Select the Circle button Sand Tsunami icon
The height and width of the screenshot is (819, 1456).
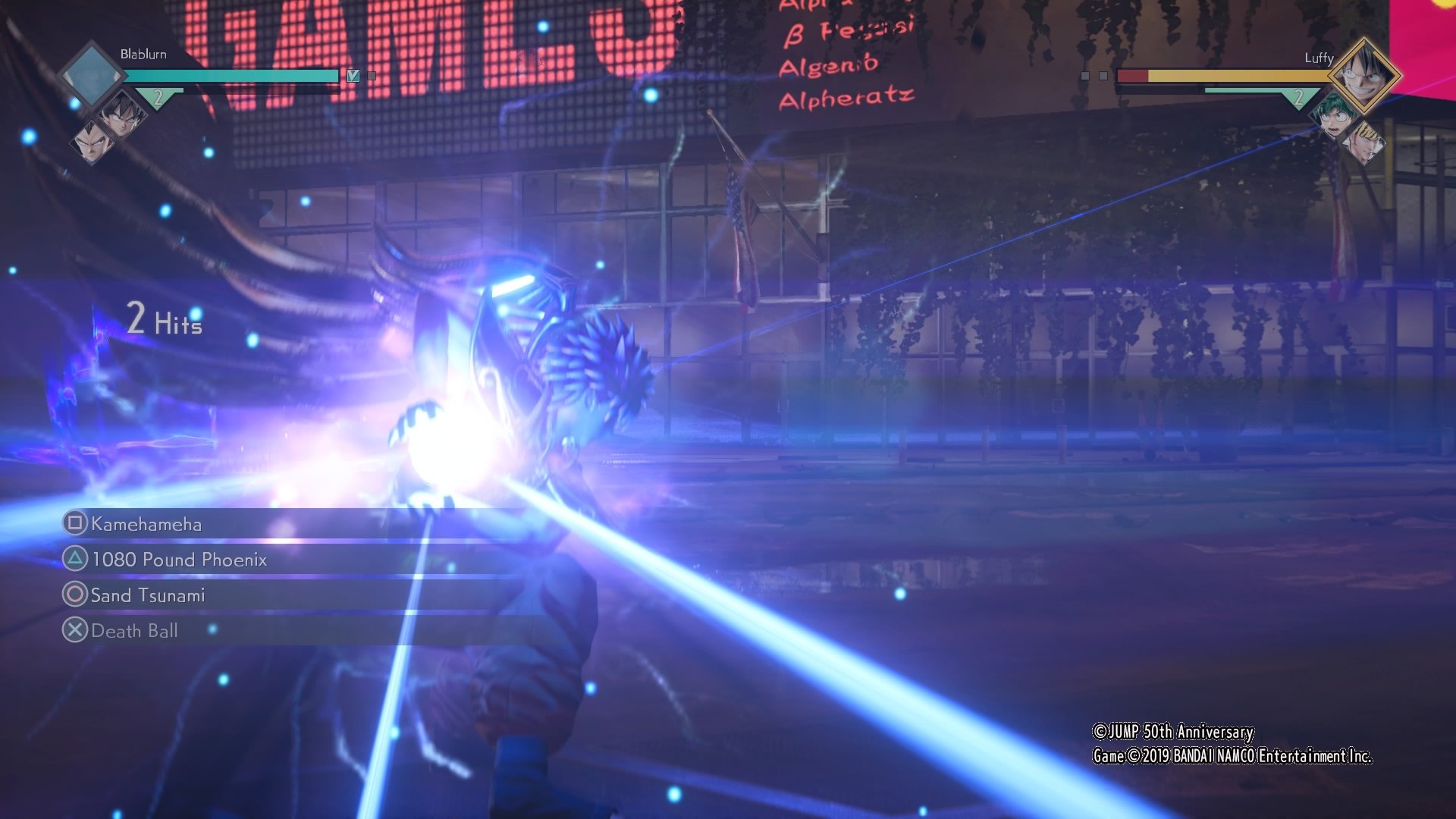(75, 595)
